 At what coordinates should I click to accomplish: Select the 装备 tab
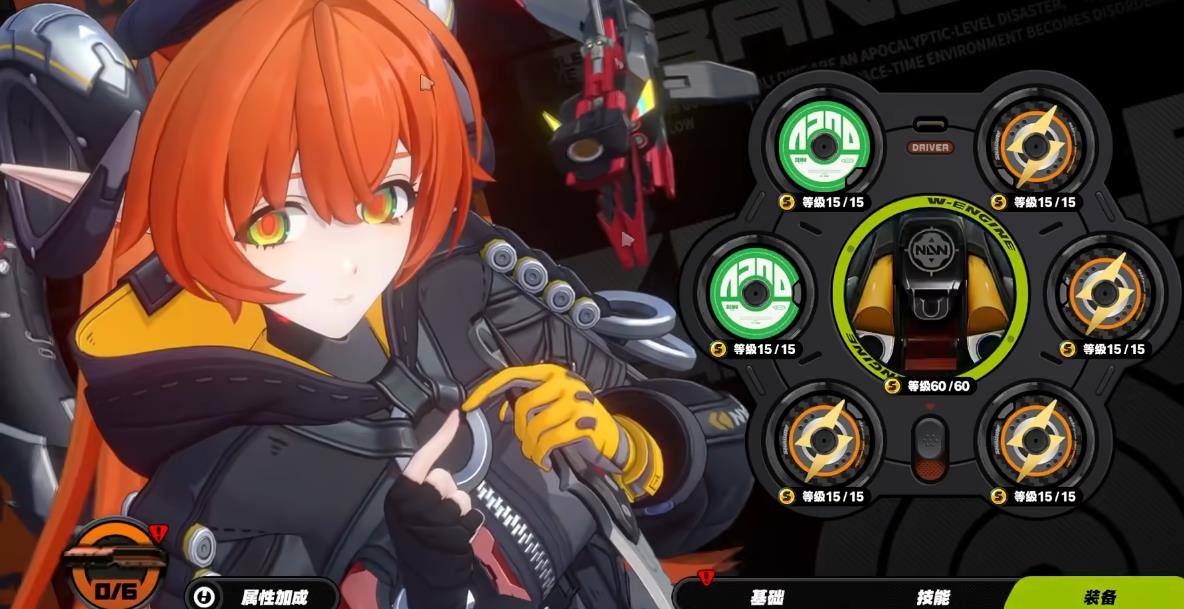pos(1099,597)
